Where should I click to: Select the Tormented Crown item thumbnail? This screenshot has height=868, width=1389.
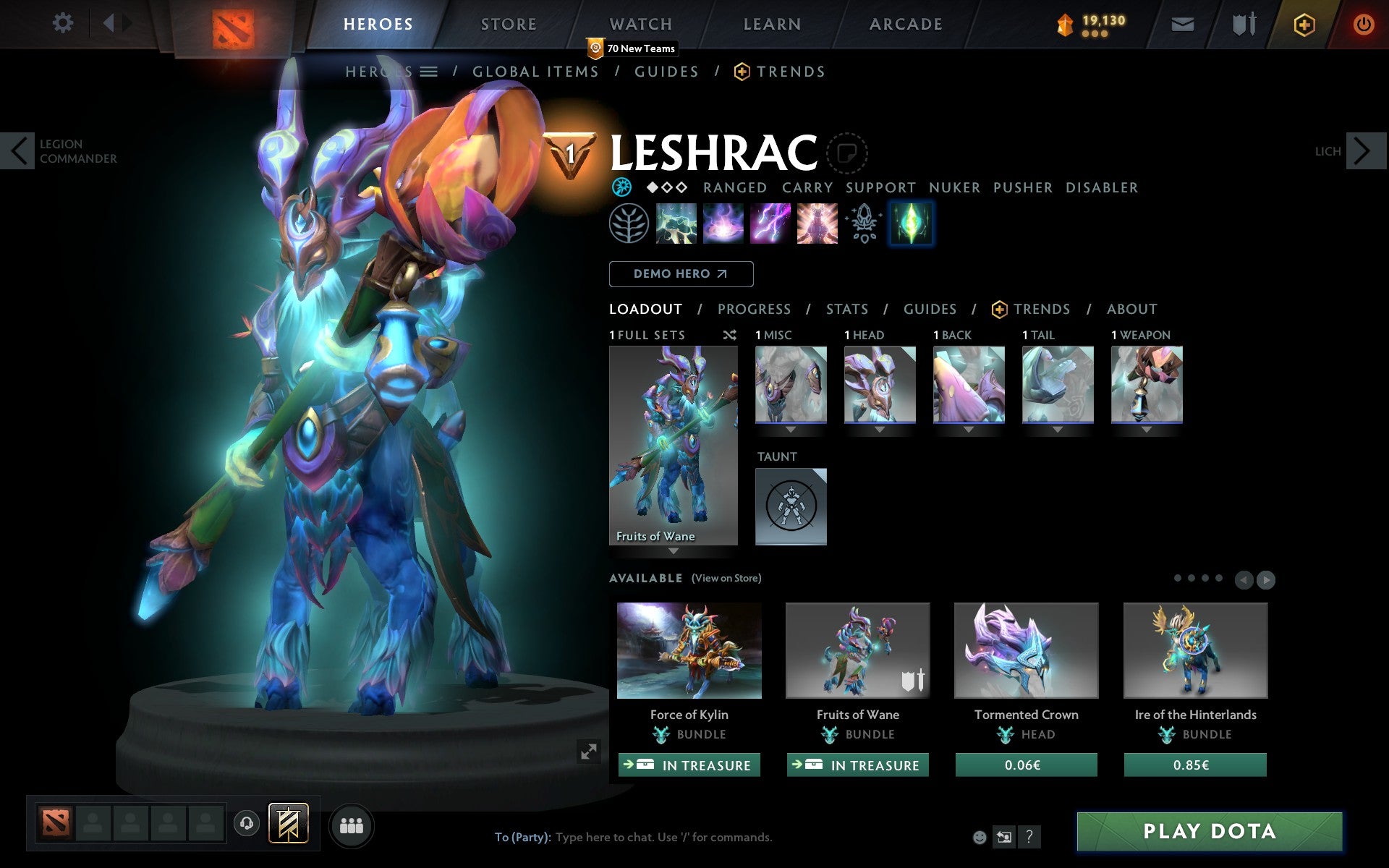click(x=1025, y=650)
